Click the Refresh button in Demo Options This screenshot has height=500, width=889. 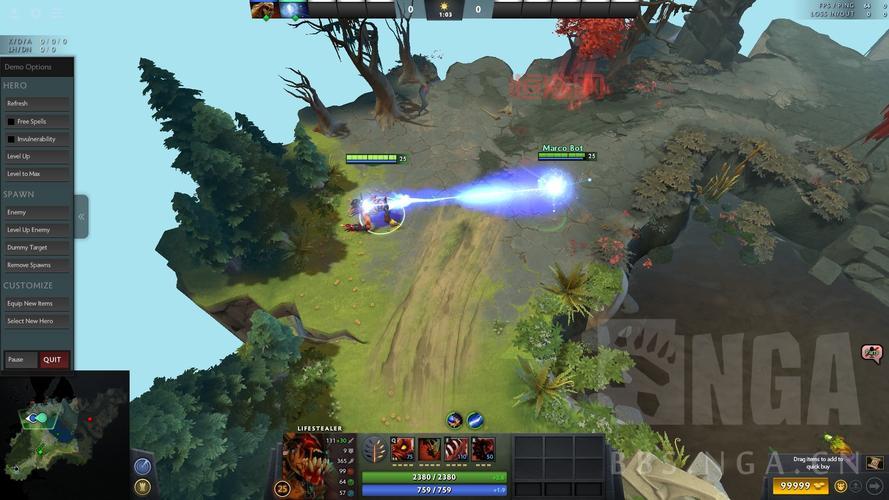coord(37,103)
